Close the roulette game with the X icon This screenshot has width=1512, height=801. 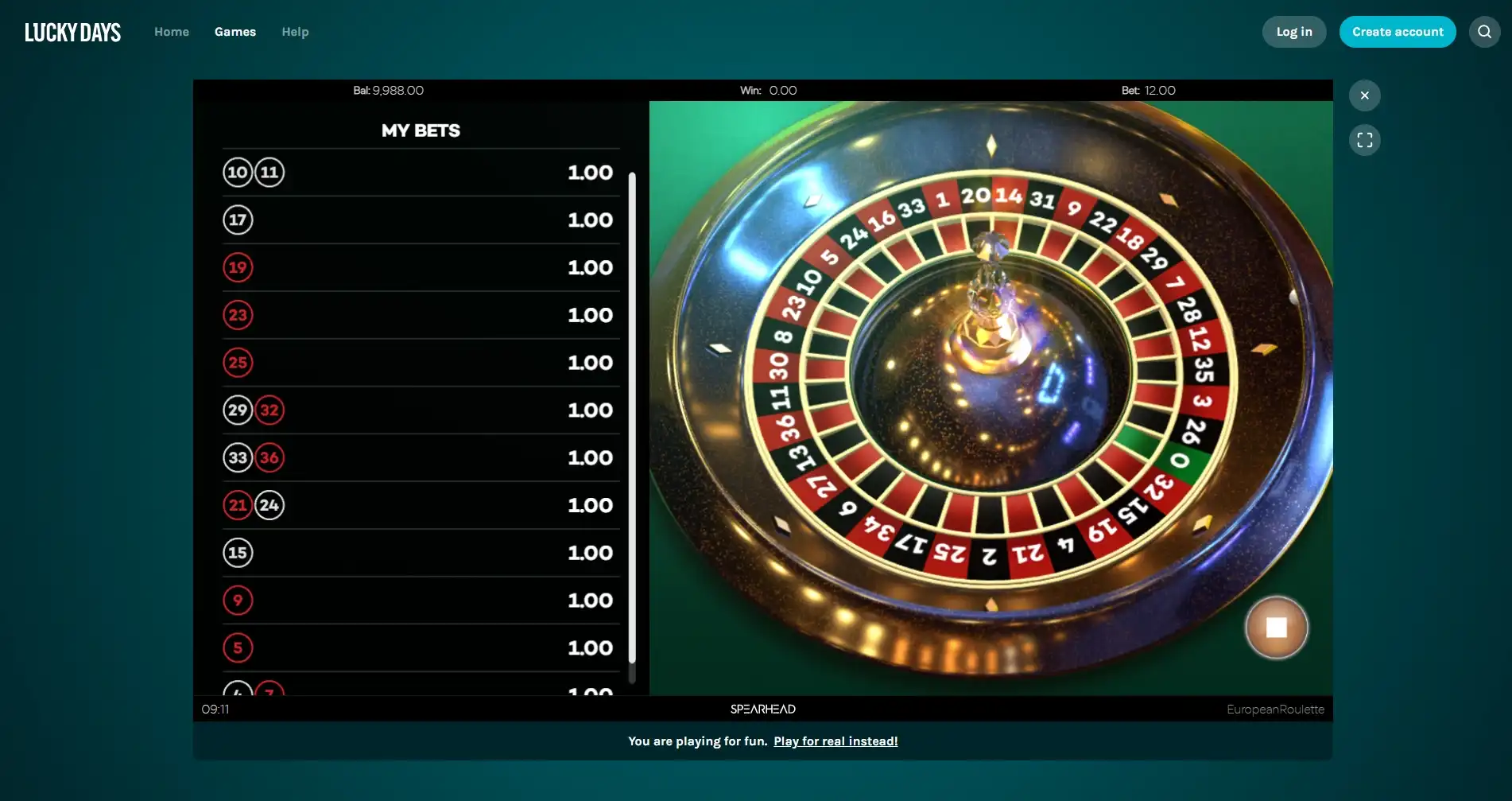point(1364,95)
